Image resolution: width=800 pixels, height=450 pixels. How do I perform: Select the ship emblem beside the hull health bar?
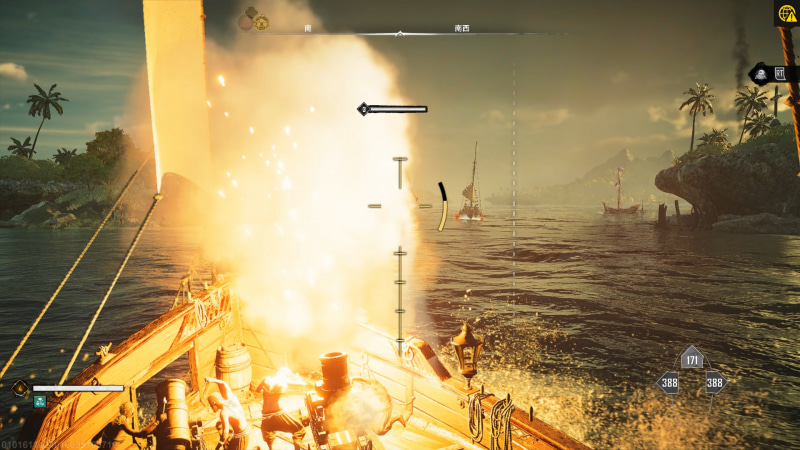click(19, 388)
